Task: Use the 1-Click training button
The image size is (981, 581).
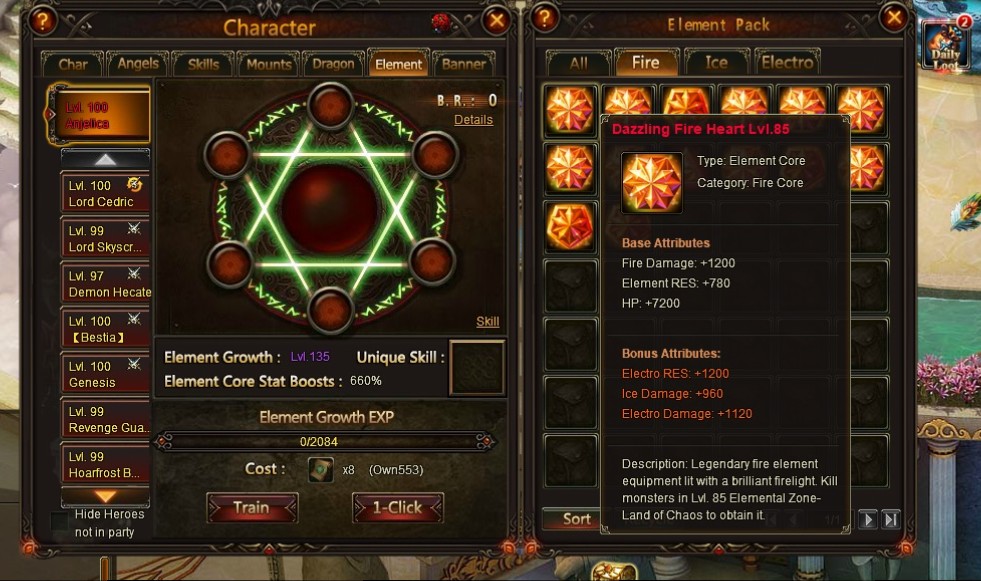Action: coord(398,507)
